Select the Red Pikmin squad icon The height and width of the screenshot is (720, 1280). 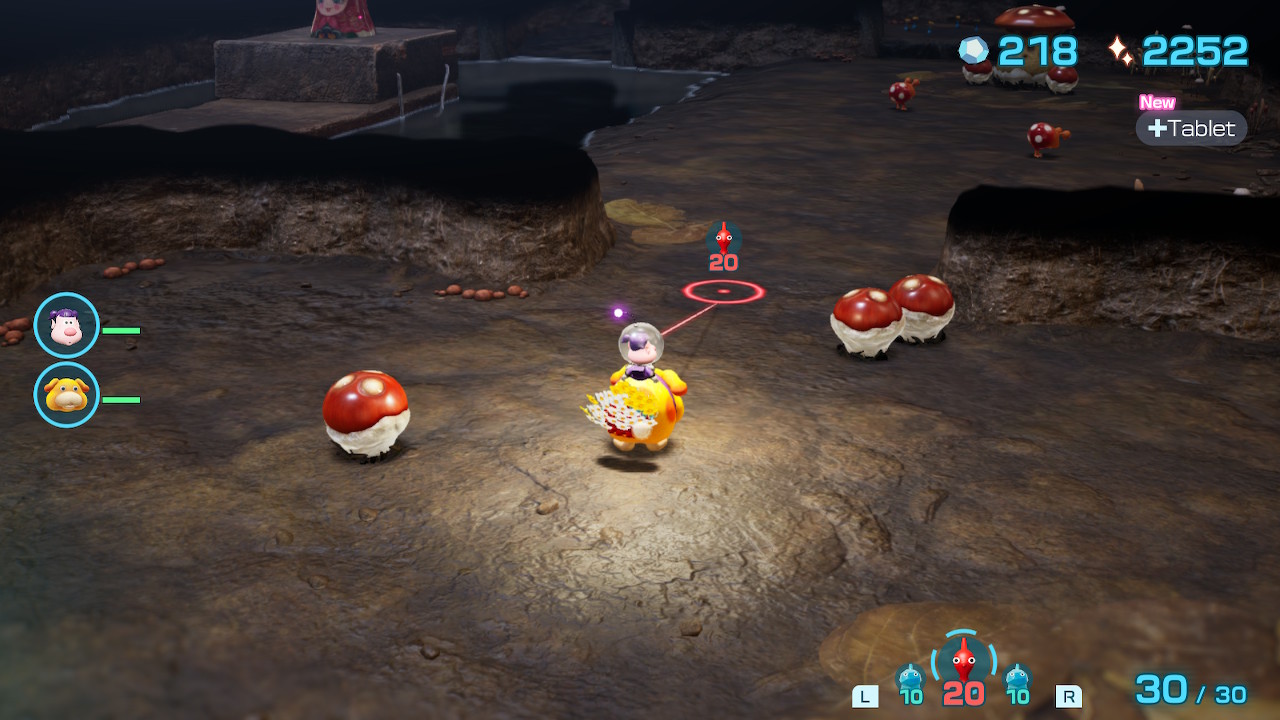point(963,660)
